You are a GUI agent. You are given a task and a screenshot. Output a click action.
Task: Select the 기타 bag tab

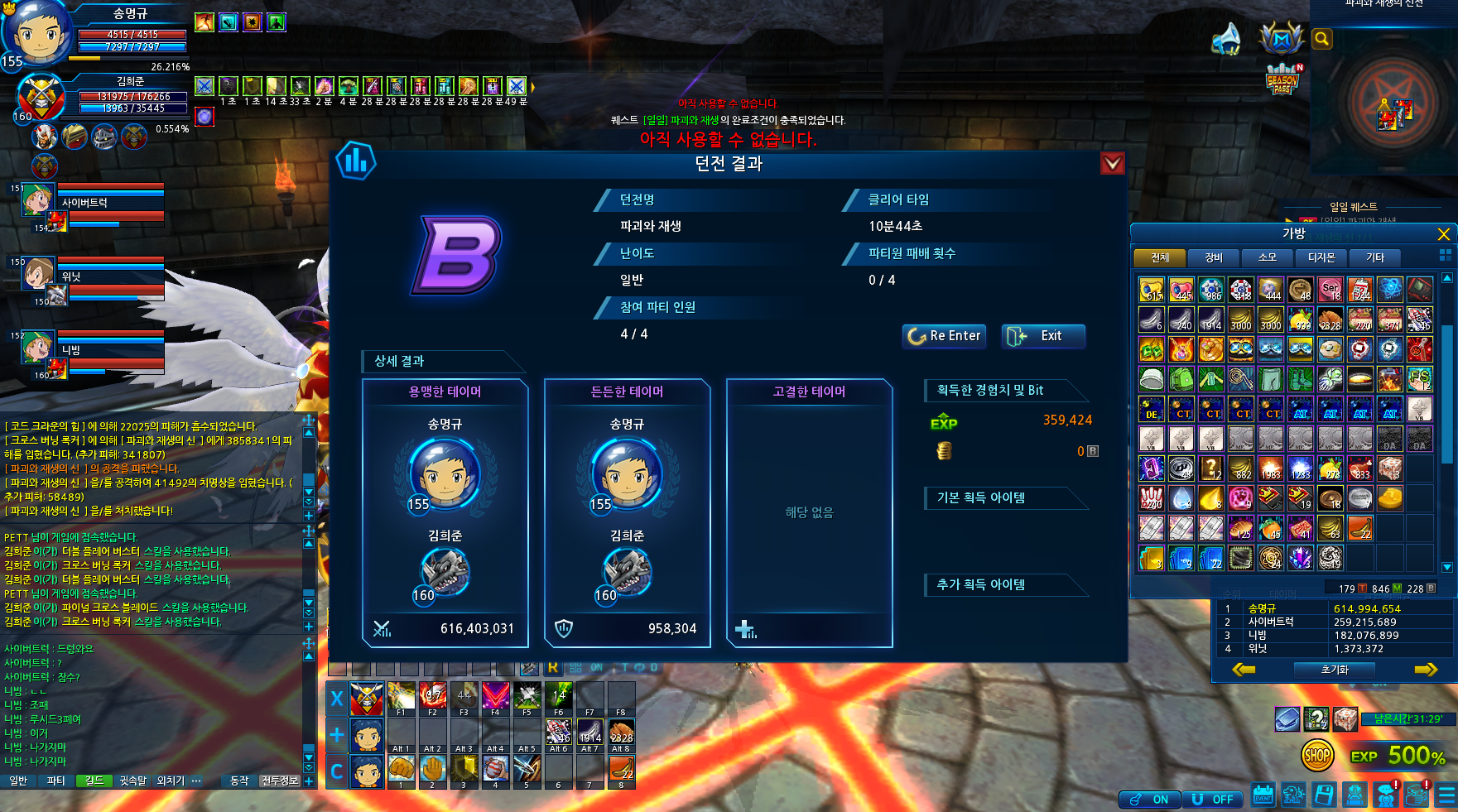click(x=1374, y=257)
